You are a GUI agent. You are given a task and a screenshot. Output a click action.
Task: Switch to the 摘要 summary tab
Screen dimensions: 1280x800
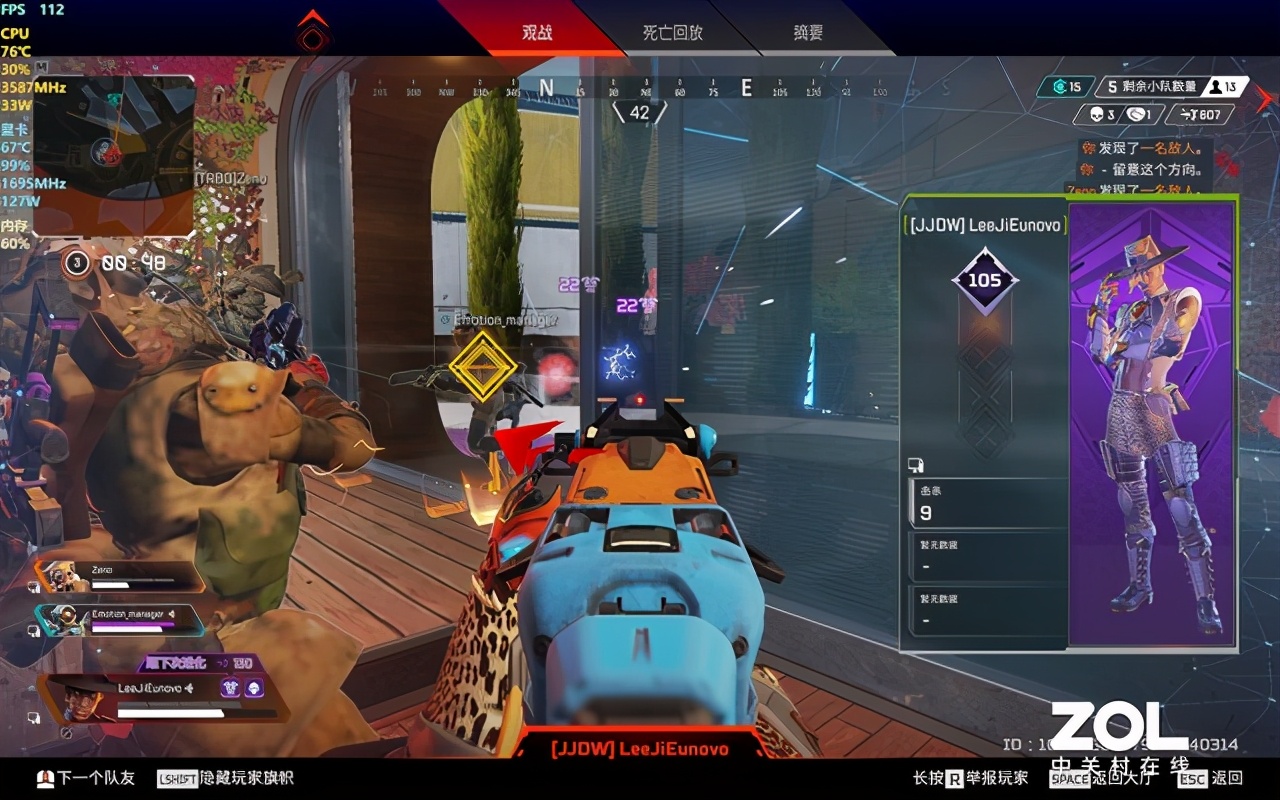coord(808,32)
